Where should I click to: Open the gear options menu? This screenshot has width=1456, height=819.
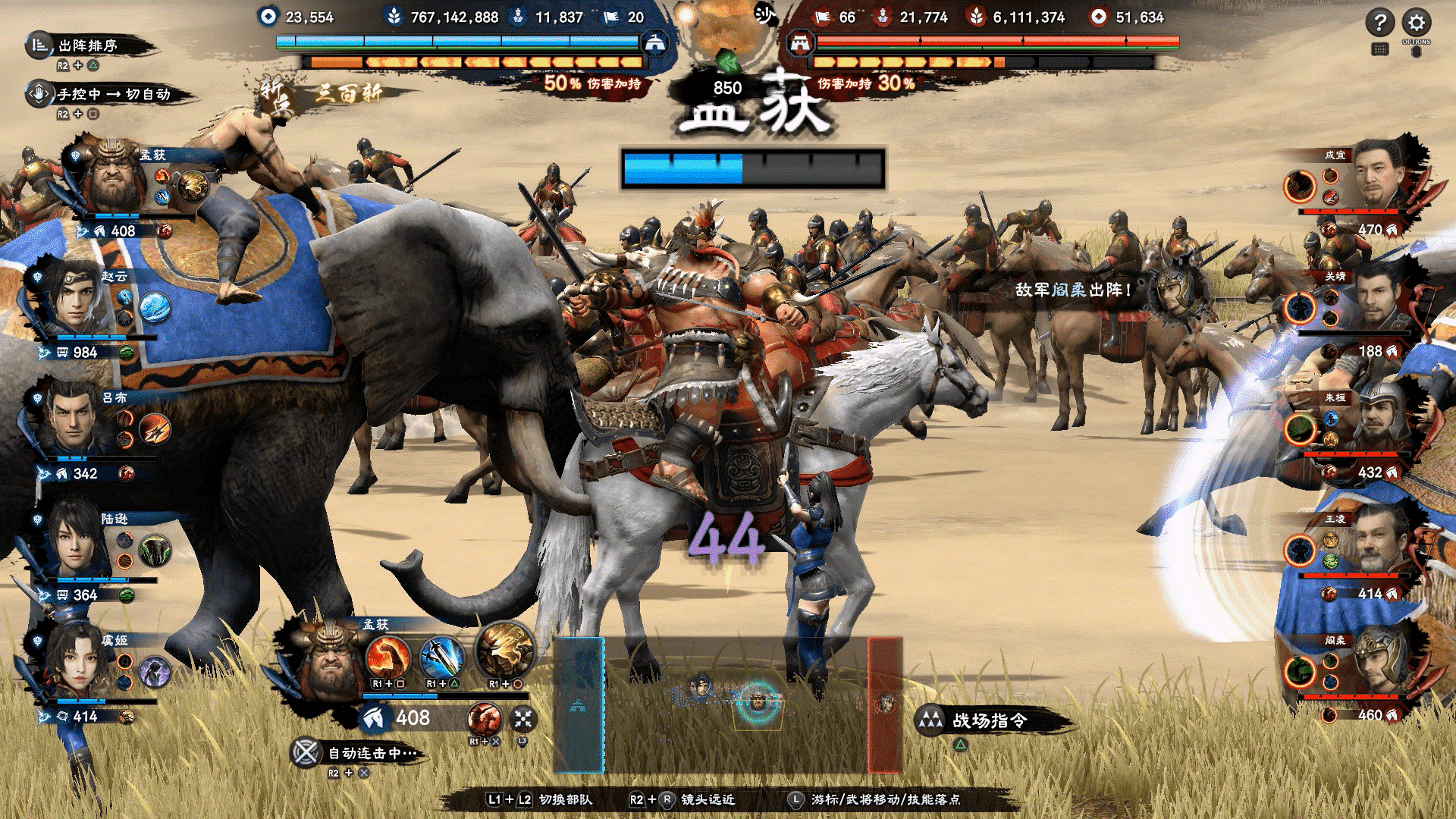coord(1416,22)
